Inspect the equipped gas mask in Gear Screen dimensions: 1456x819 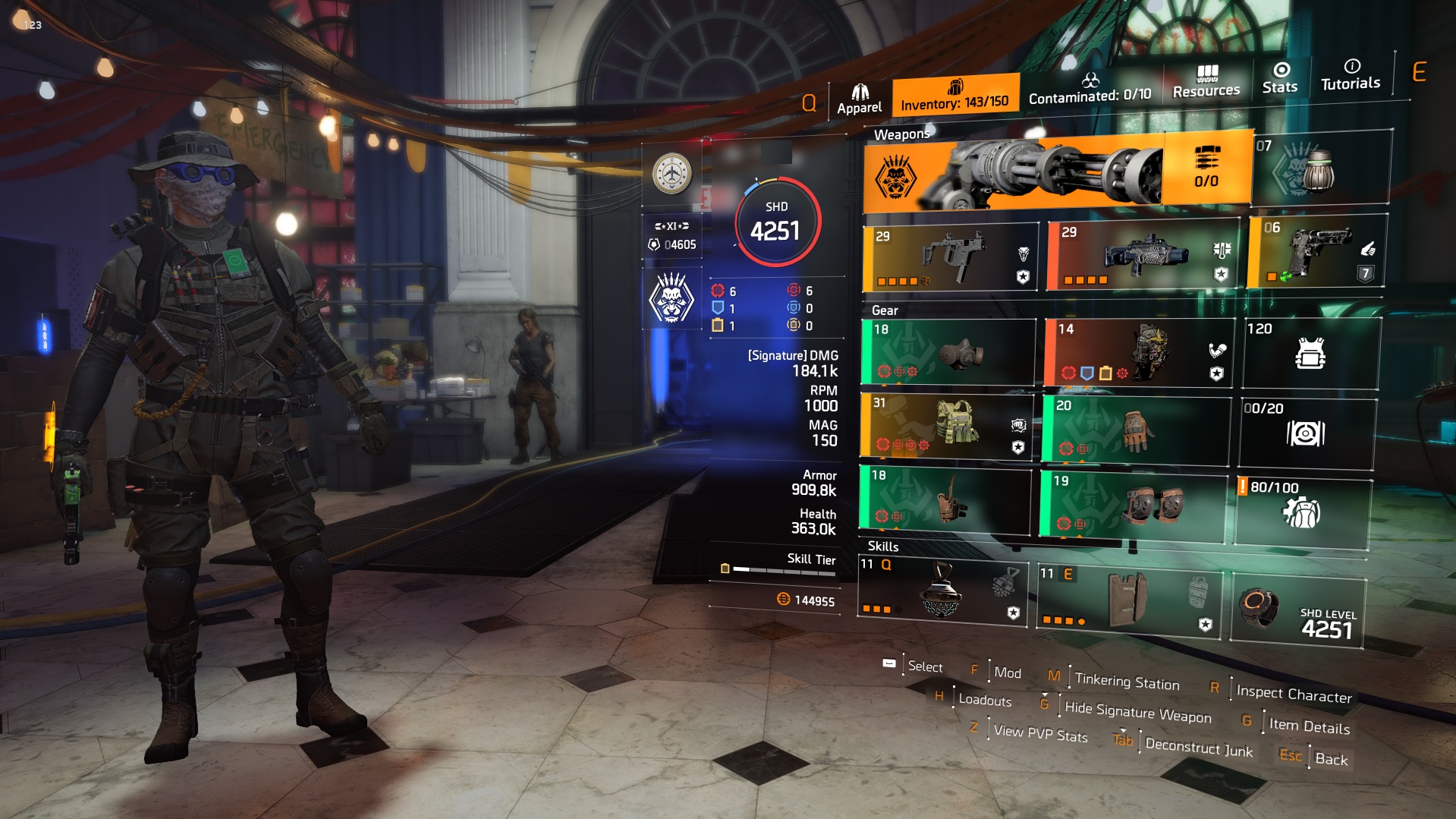948,353
